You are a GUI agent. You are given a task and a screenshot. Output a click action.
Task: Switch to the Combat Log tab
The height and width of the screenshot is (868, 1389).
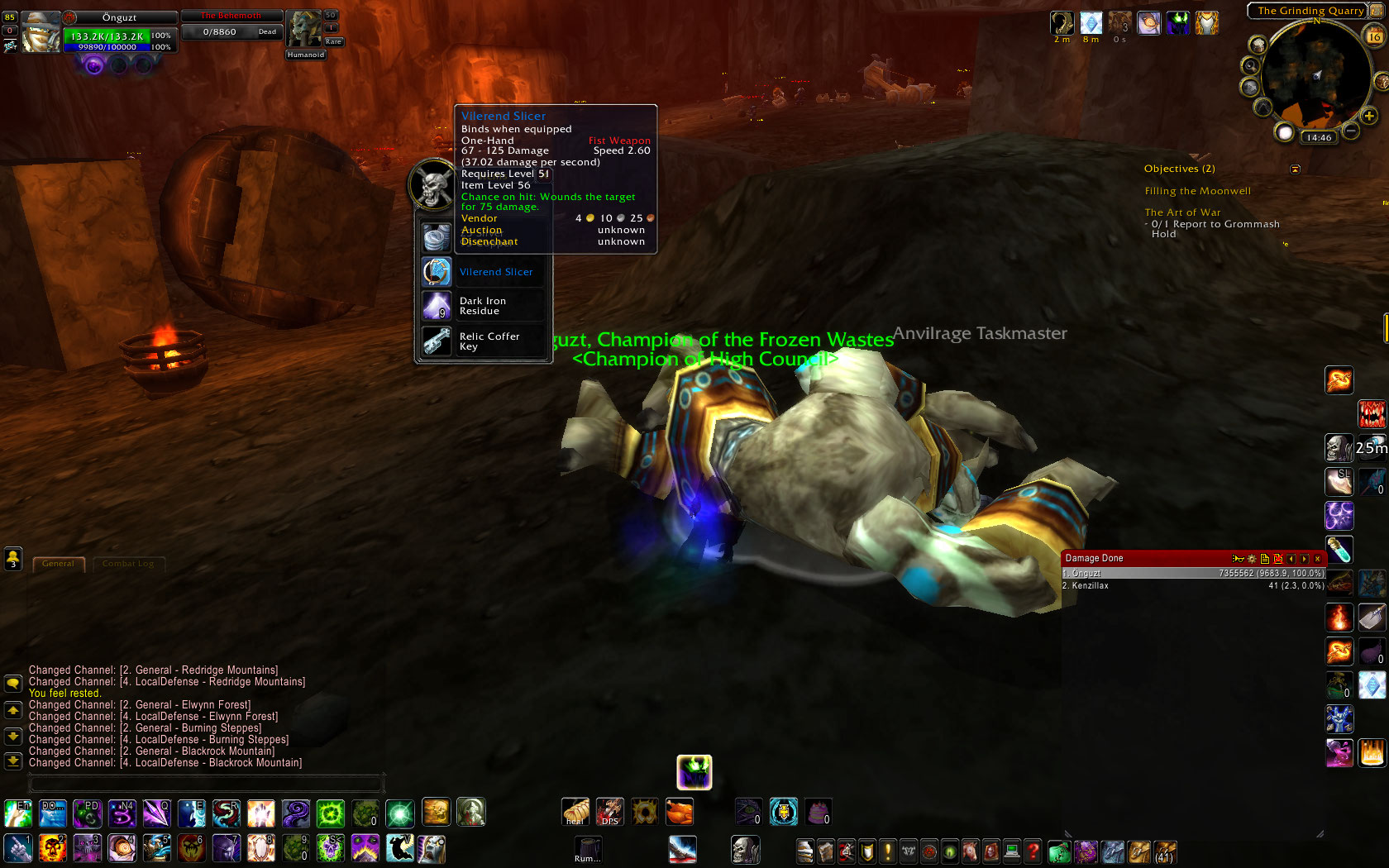coord(128,564)
